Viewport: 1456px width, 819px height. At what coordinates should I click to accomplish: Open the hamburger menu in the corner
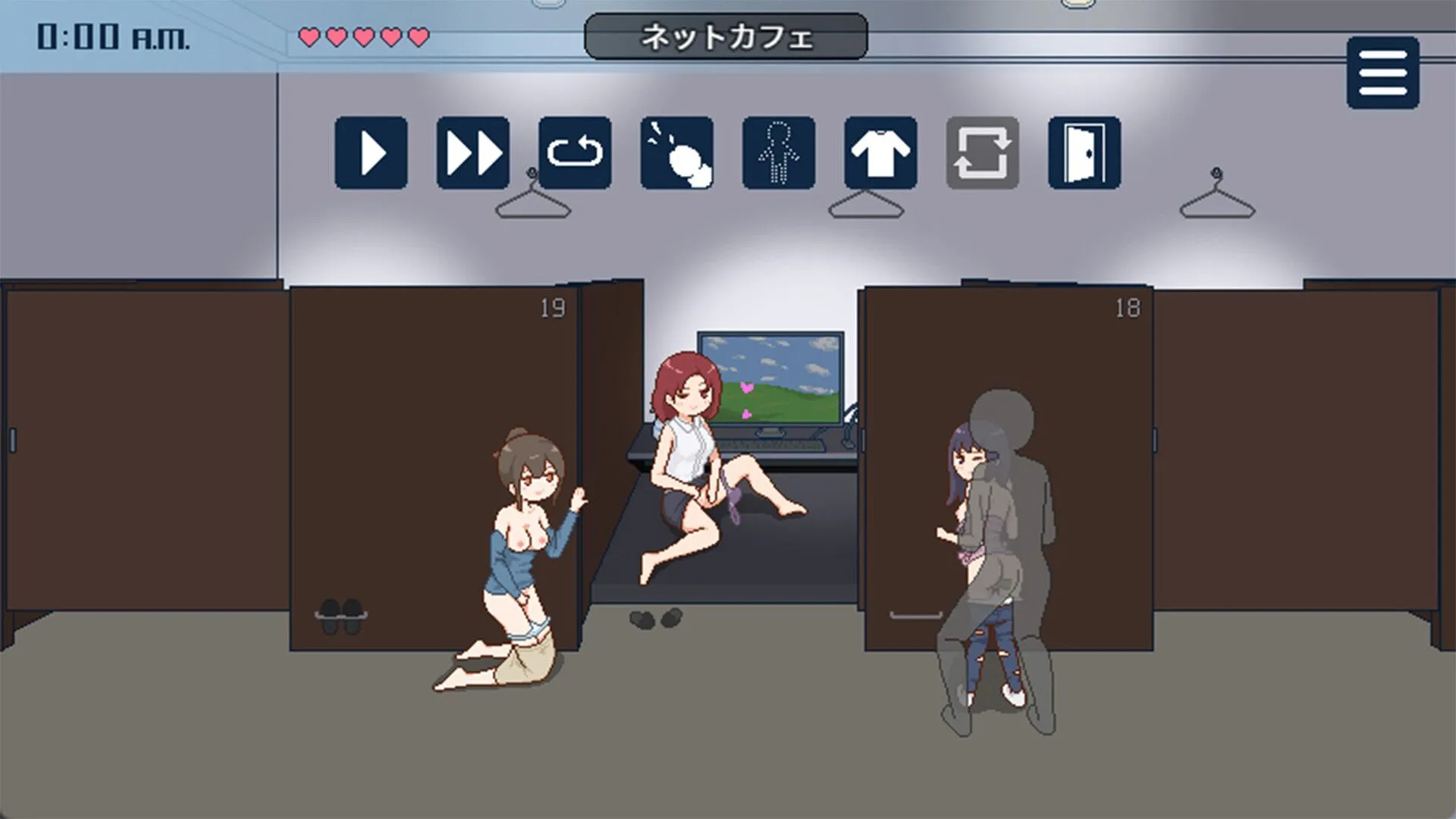[1382, 74]
